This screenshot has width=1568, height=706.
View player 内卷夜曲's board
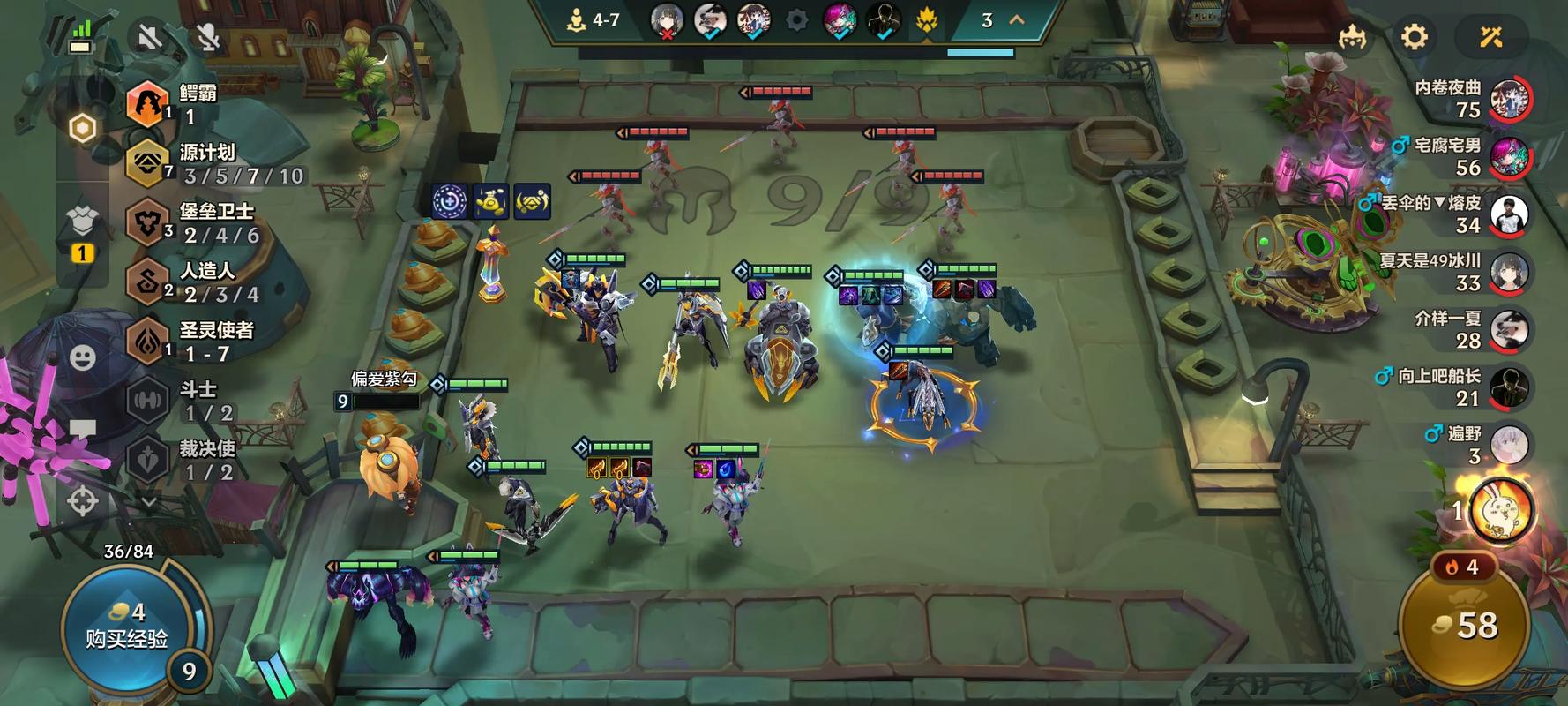(x=1509, y=99)
